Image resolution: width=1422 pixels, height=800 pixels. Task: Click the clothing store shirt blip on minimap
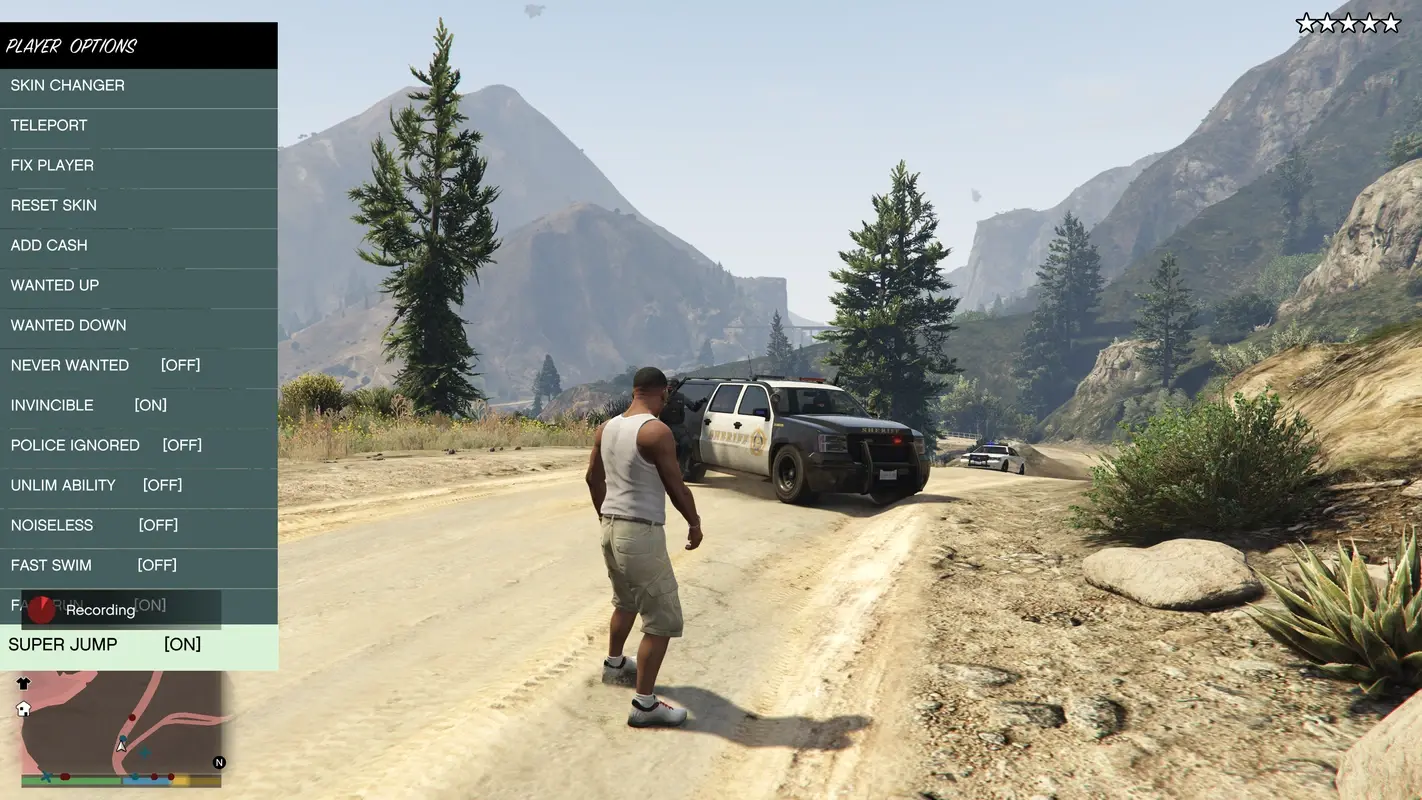point(22,683)
